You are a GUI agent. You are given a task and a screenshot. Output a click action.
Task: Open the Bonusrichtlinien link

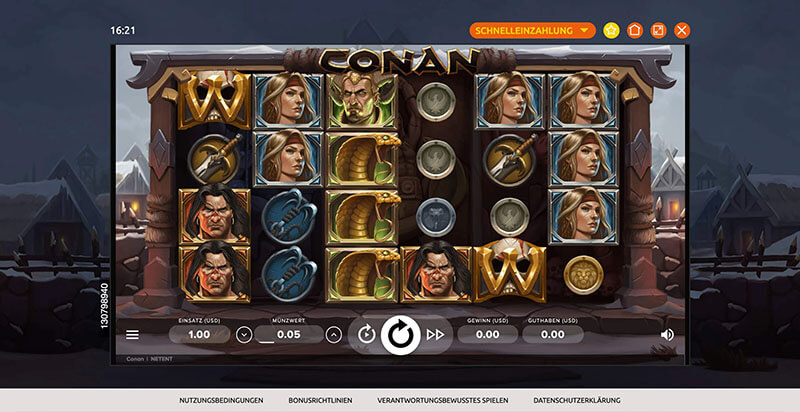pyautogui.click(x=320, y=400)
